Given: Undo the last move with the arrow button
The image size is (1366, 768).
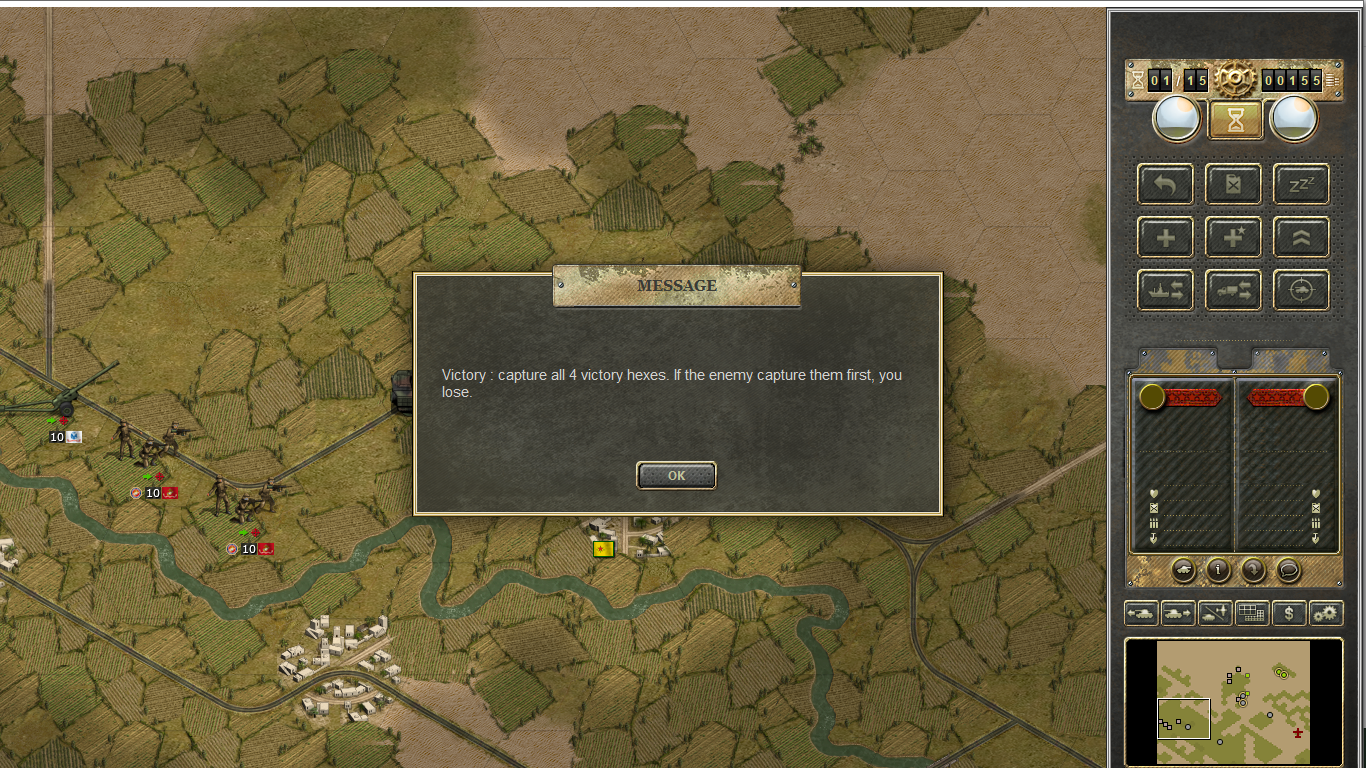Looking at the screenshot, I should coord(1165,184).
